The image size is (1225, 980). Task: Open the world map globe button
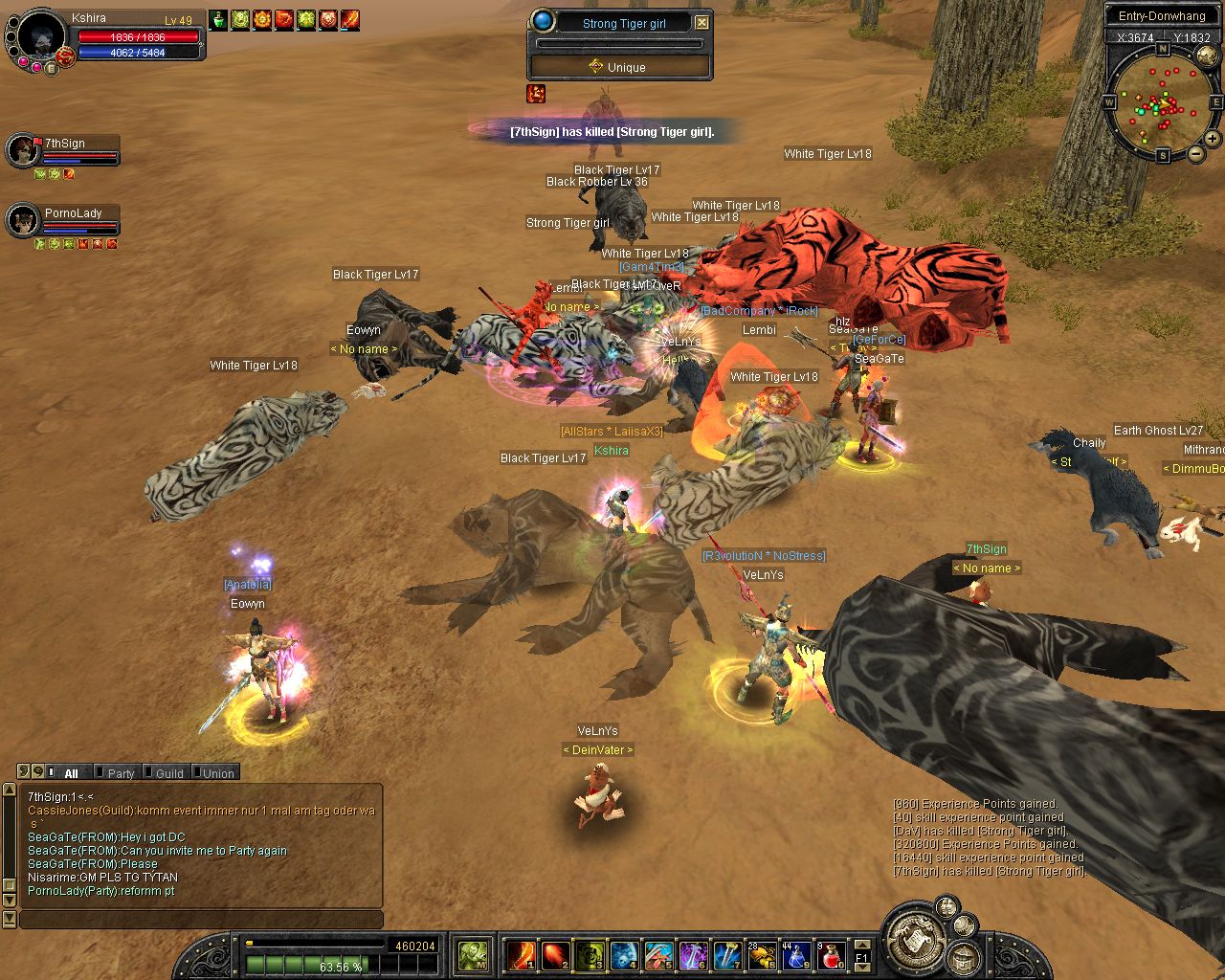(x=1207, y=56)
